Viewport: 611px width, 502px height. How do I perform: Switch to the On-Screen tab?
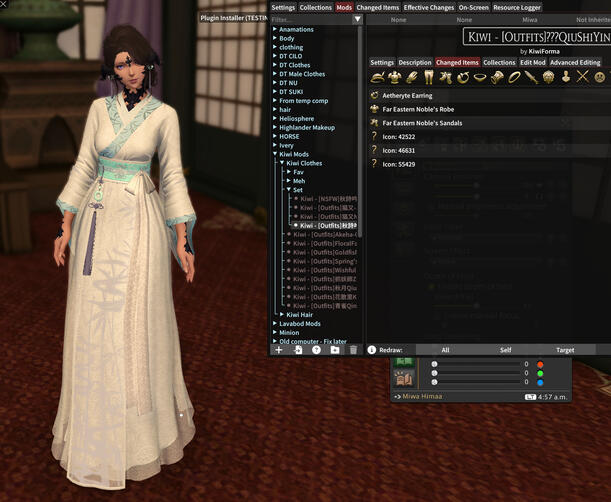click(474, 7)
